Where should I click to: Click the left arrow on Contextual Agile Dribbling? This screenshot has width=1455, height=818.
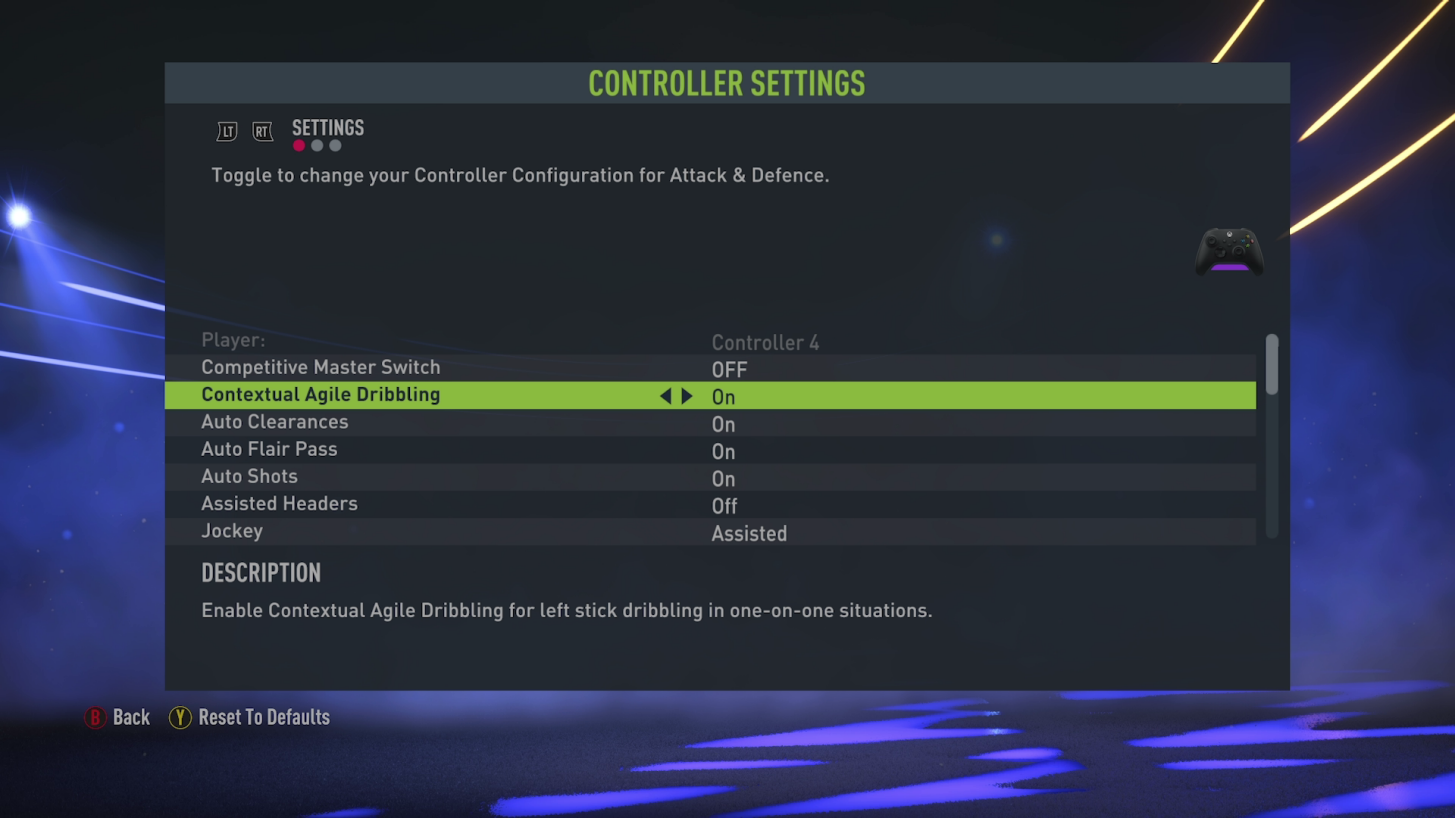[666, 396]
